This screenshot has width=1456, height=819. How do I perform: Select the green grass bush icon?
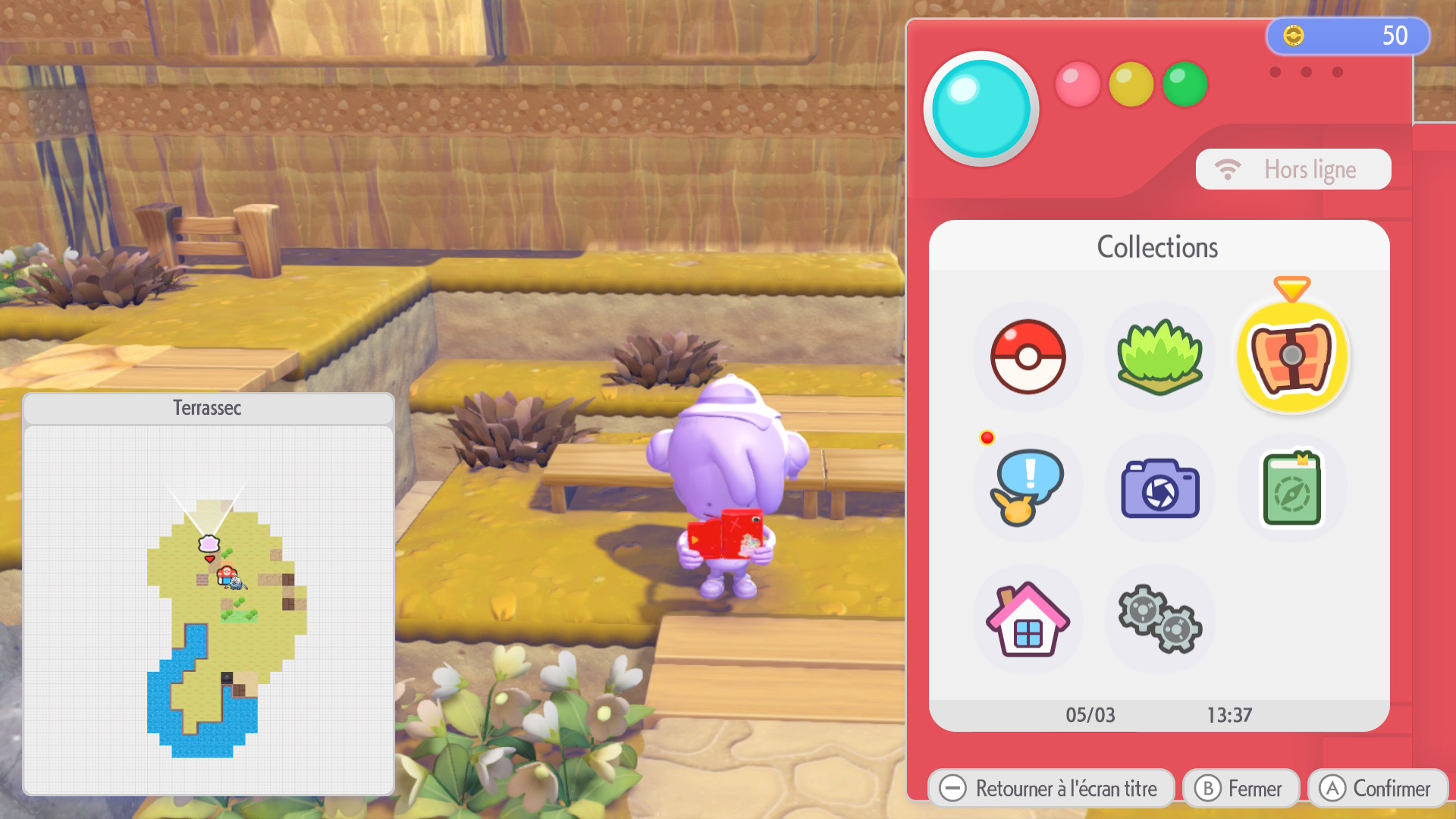click(x=1159, y=356)
